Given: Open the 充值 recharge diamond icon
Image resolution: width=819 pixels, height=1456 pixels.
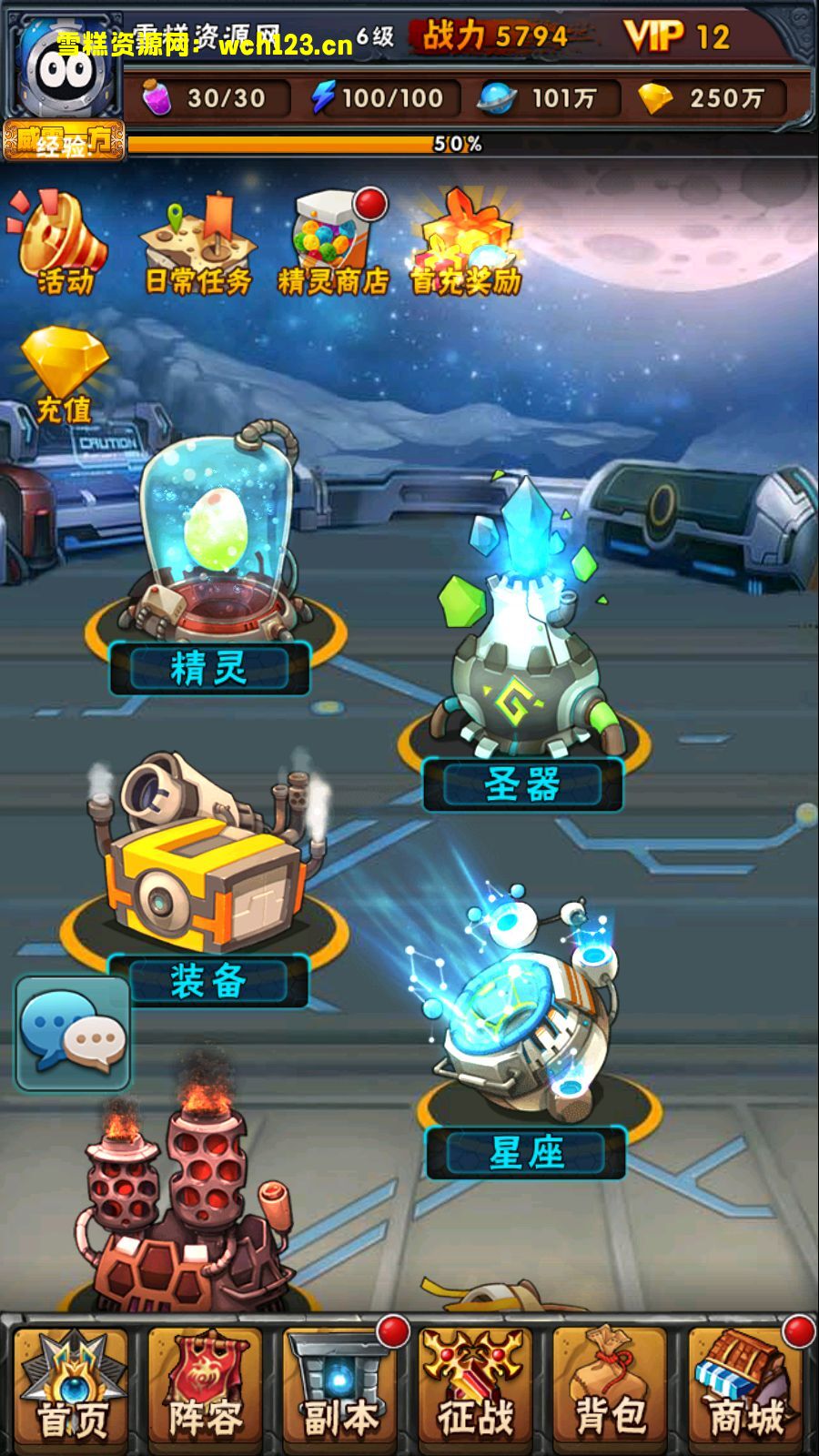Looking at the screenshot, I should 64,375.
